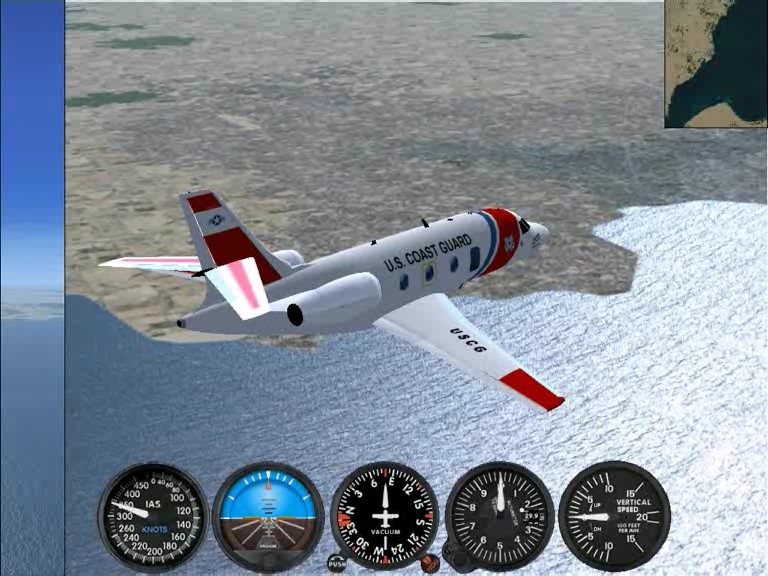Turn the PUSH knob on heading indicator
Screen dimensions: 768x576
337,563
